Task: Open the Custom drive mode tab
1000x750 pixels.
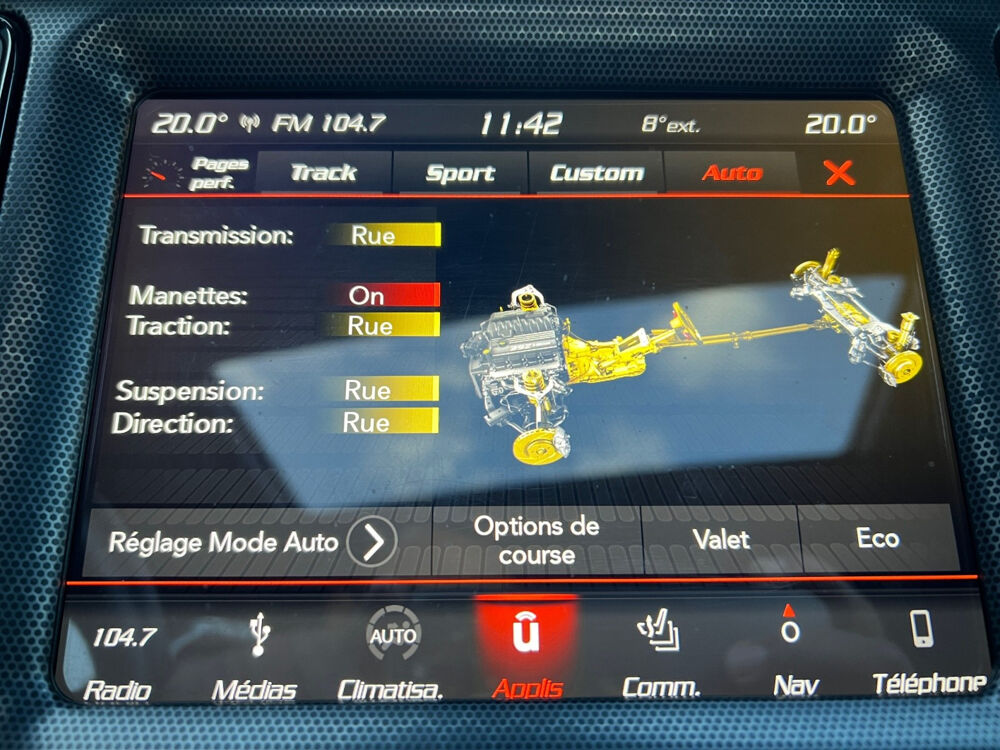Action: click(x=596, y=173)
